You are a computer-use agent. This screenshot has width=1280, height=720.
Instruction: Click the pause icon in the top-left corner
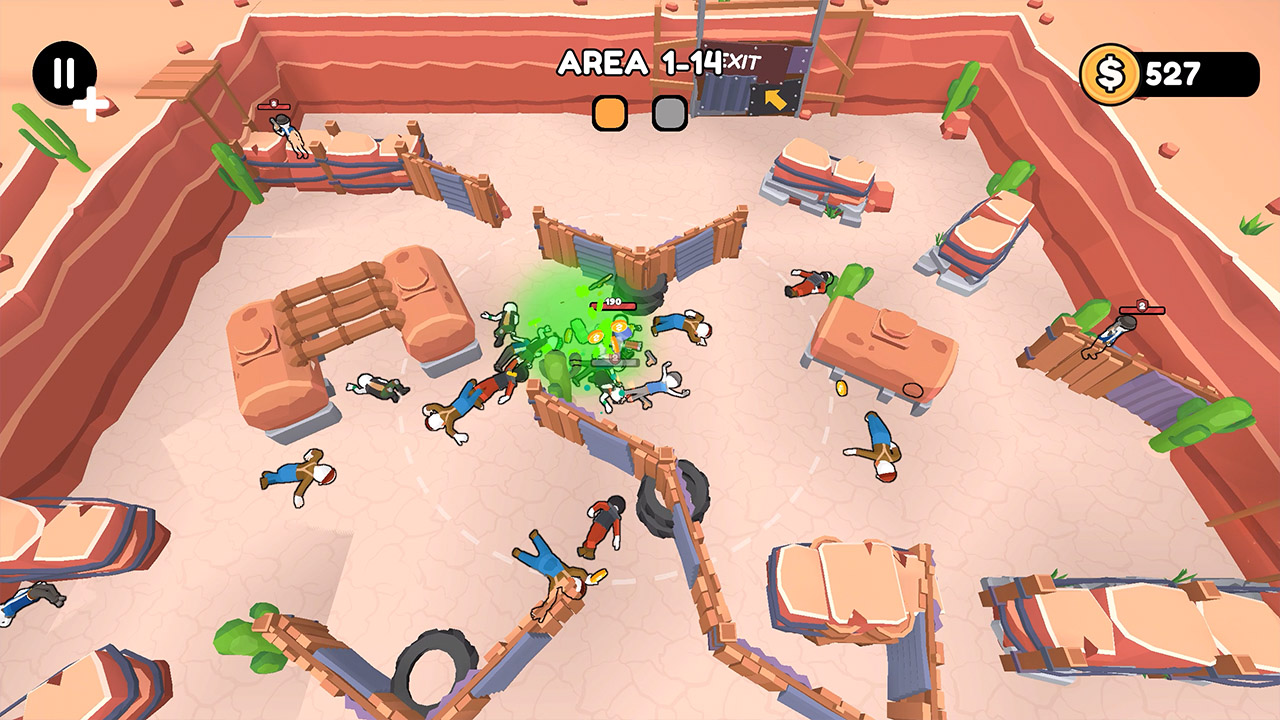pyautogui.click(x=63, y=70)
